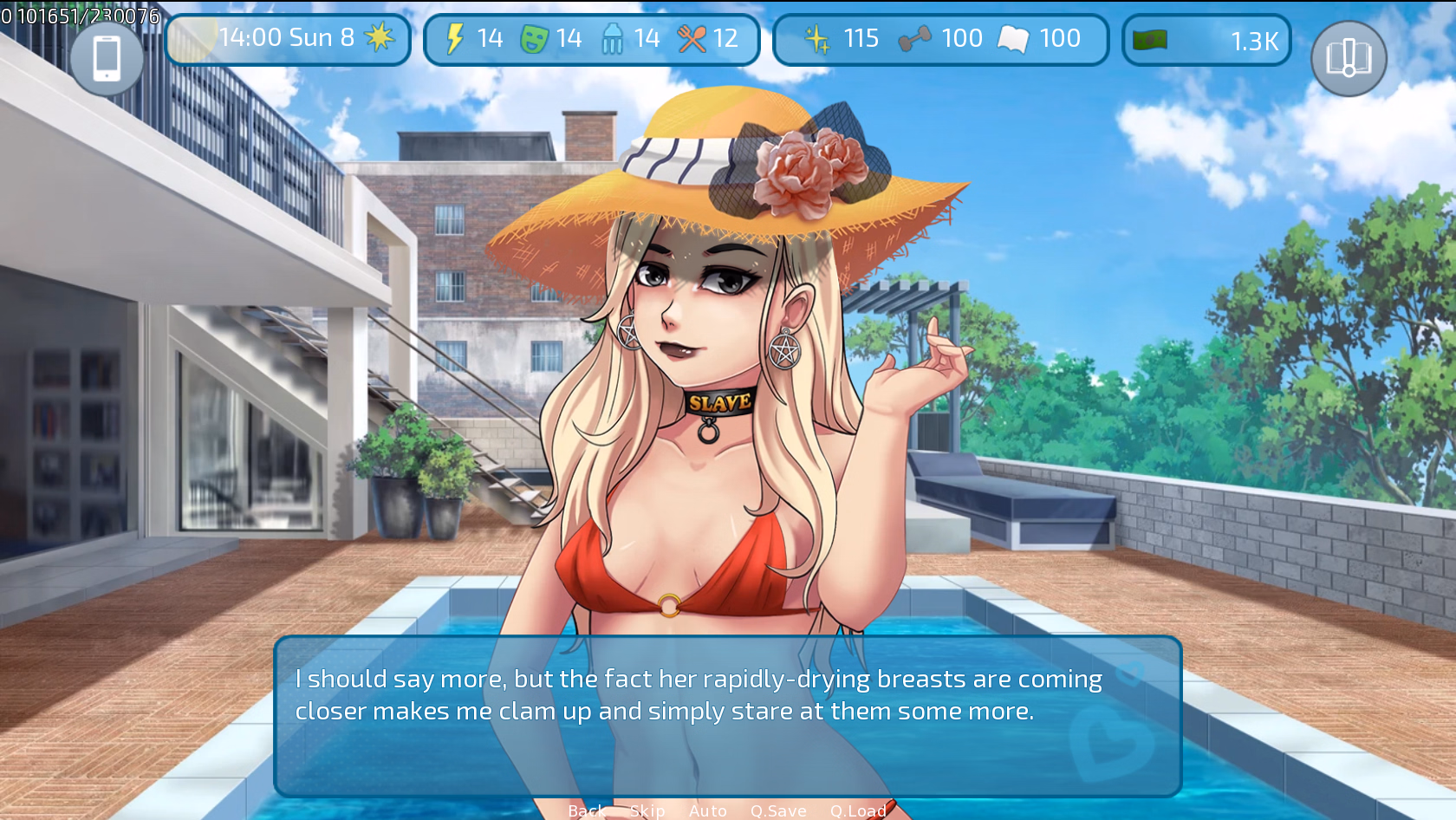Quick save with Q.Save
The image size is (1456, 820).
tap(778, 810)
